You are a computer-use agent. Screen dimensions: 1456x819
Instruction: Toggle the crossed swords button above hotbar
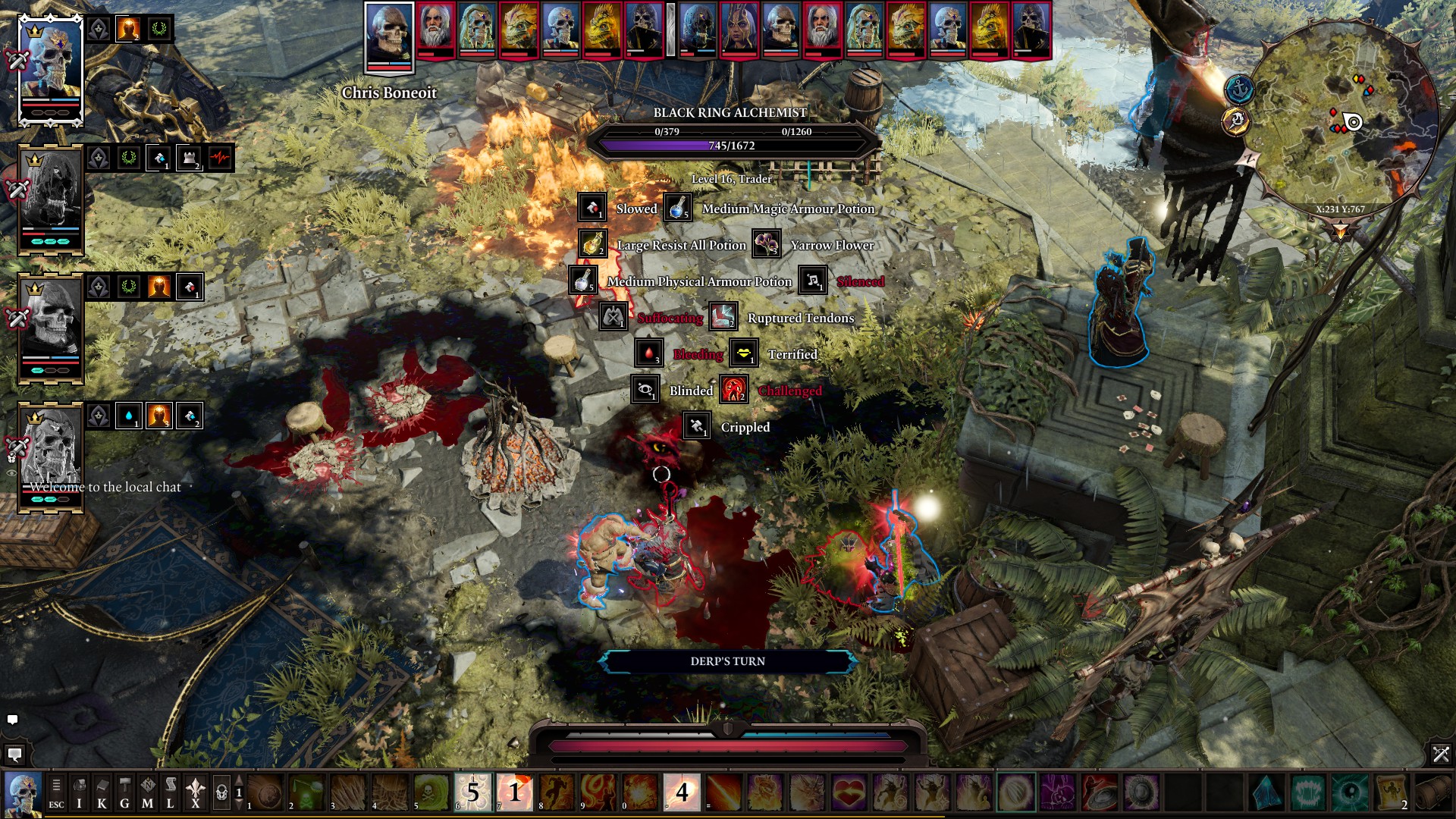(1440, 754)
